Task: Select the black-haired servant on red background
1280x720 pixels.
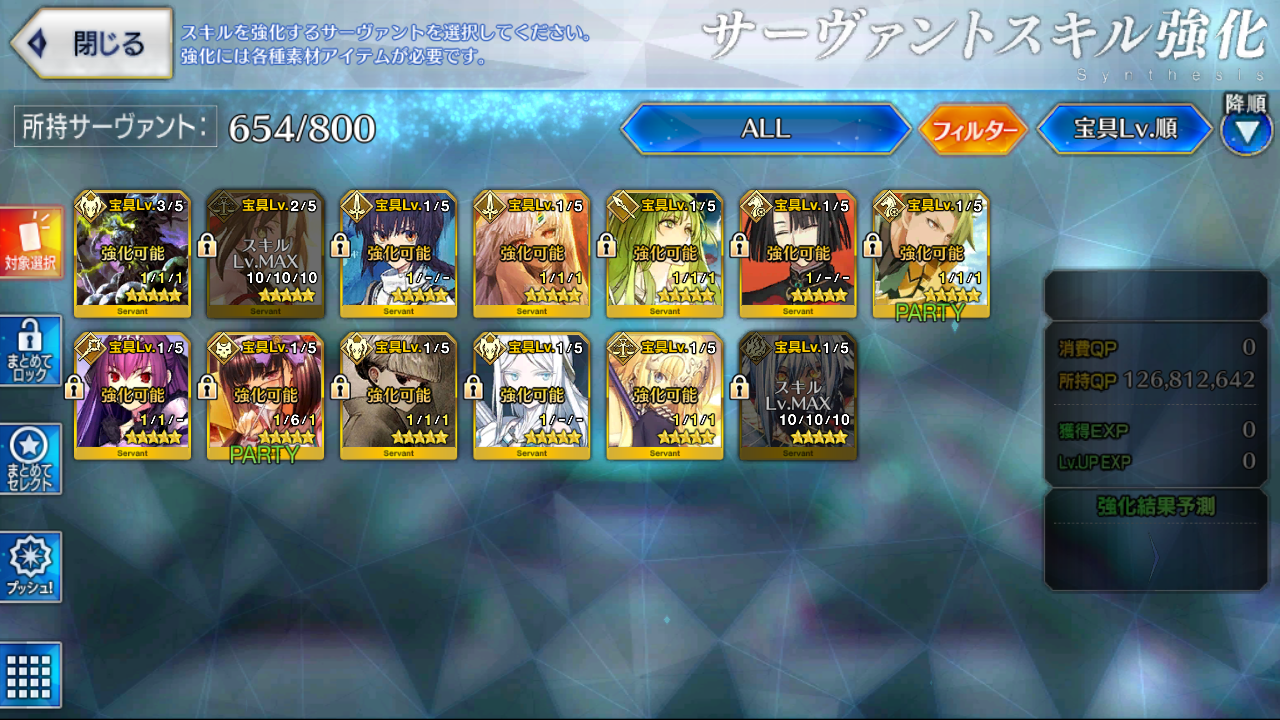Action: point(798,254)
